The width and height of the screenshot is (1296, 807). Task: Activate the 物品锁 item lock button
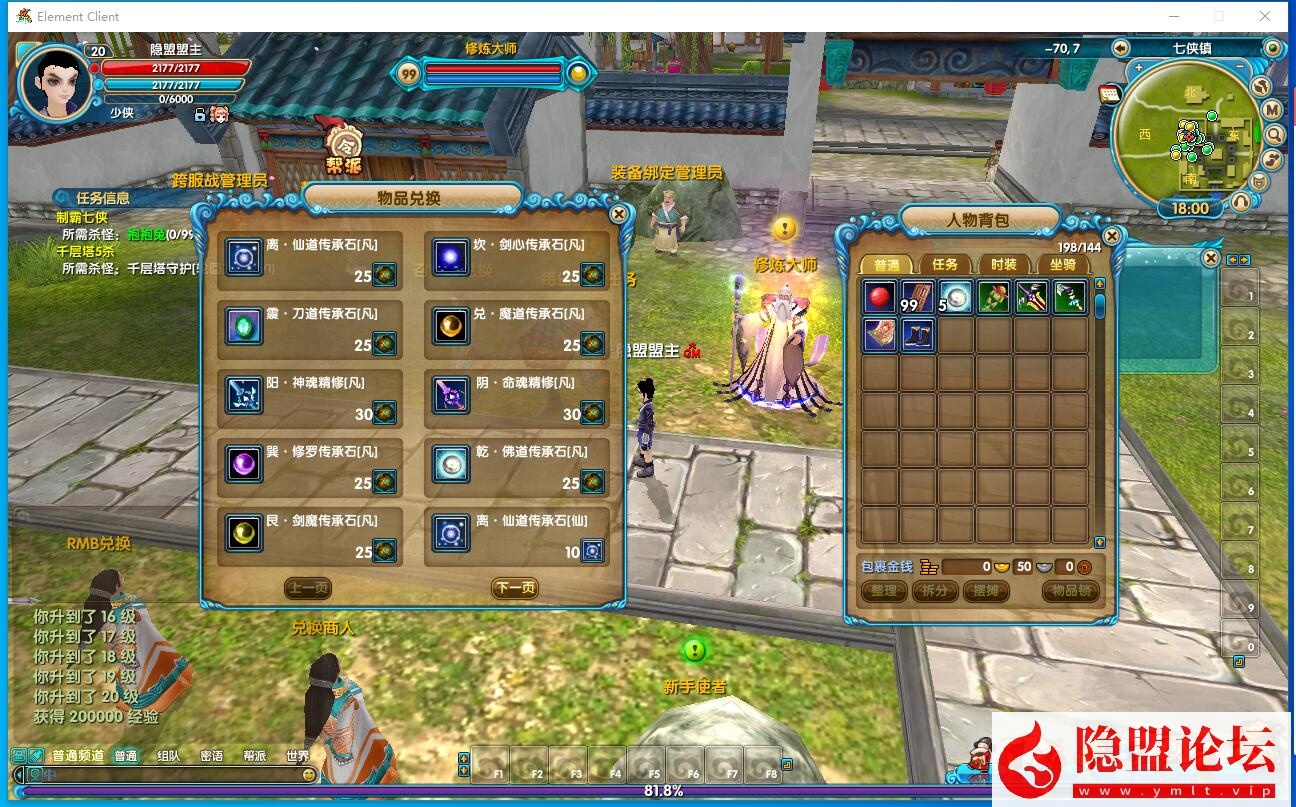(x=1070, y=591)
